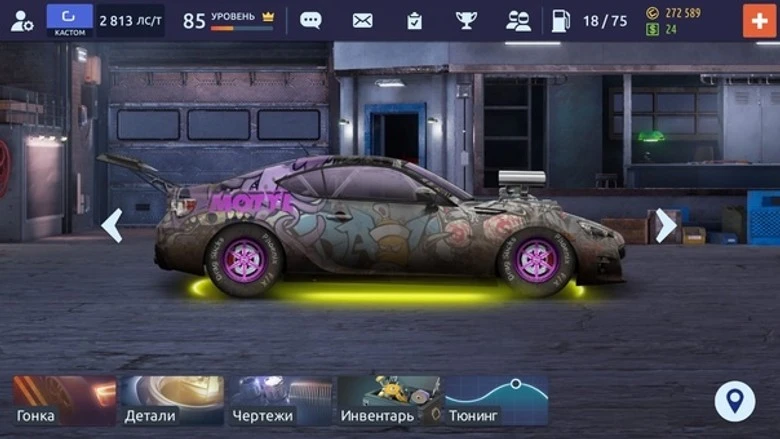The image size is (780, 439).
Task: Open the tasks clipboard icon
Action: pos(414,20)
